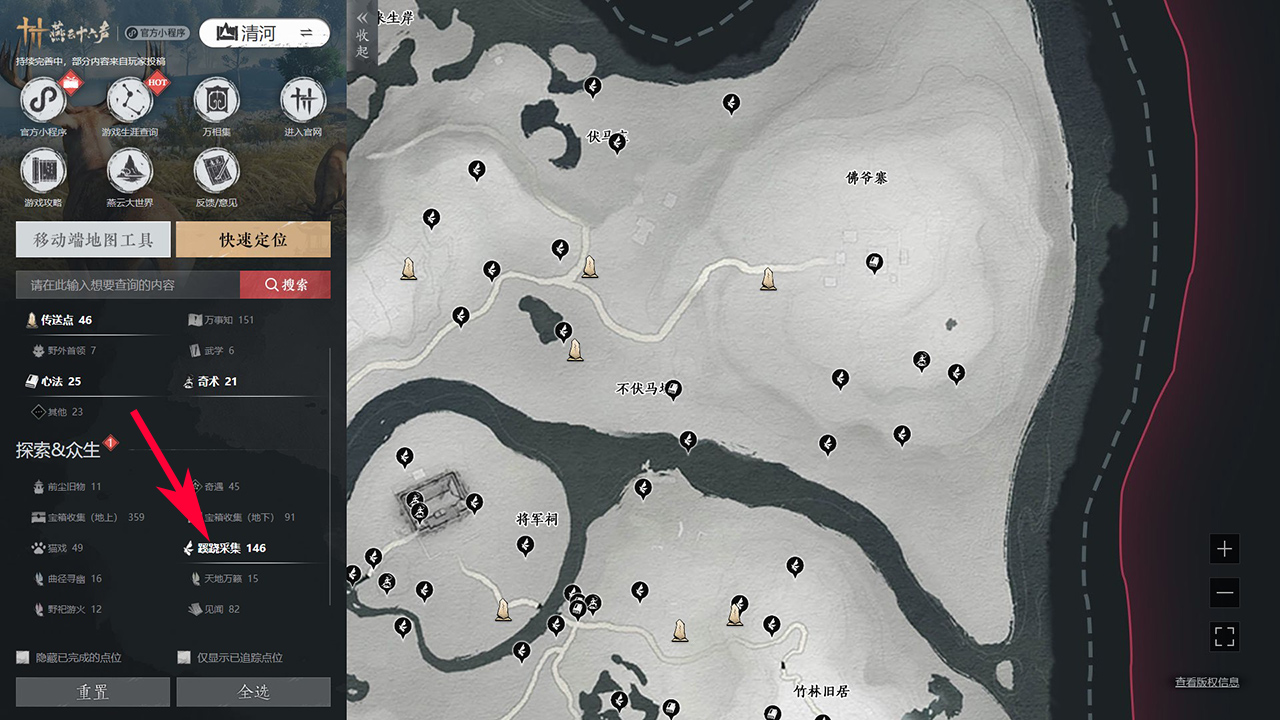Open the 万相集 icon
This screenshot has width=1280, height=720.
tap(216, 101)
